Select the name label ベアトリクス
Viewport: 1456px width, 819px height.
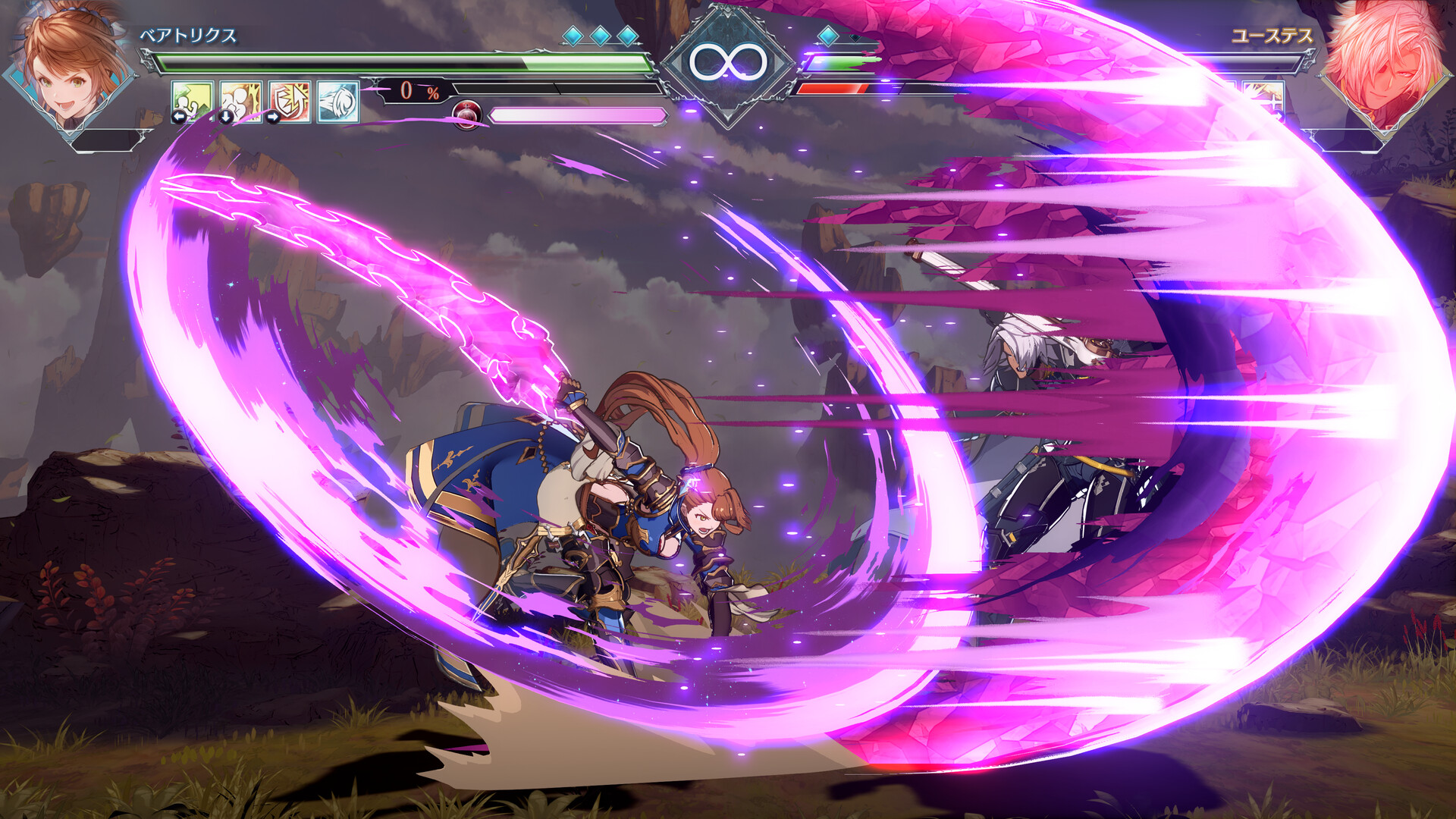click(190, 33)
